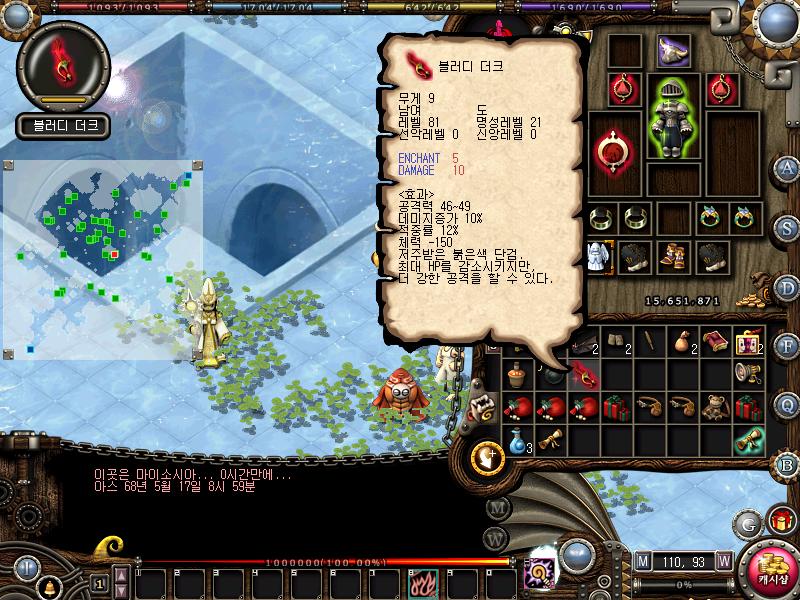This screenshot has height=600, width=800.
Task: Click the round D side button
Action: (x=787, y=287)
